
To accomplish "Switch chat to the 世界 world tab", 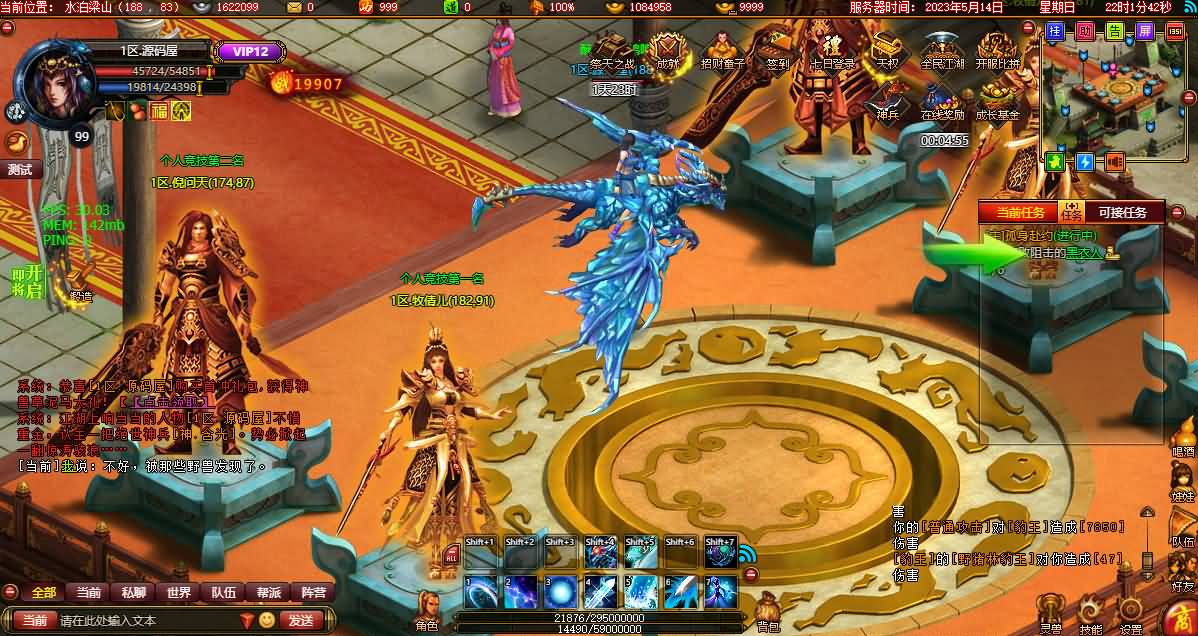I will tap(179, 592).
